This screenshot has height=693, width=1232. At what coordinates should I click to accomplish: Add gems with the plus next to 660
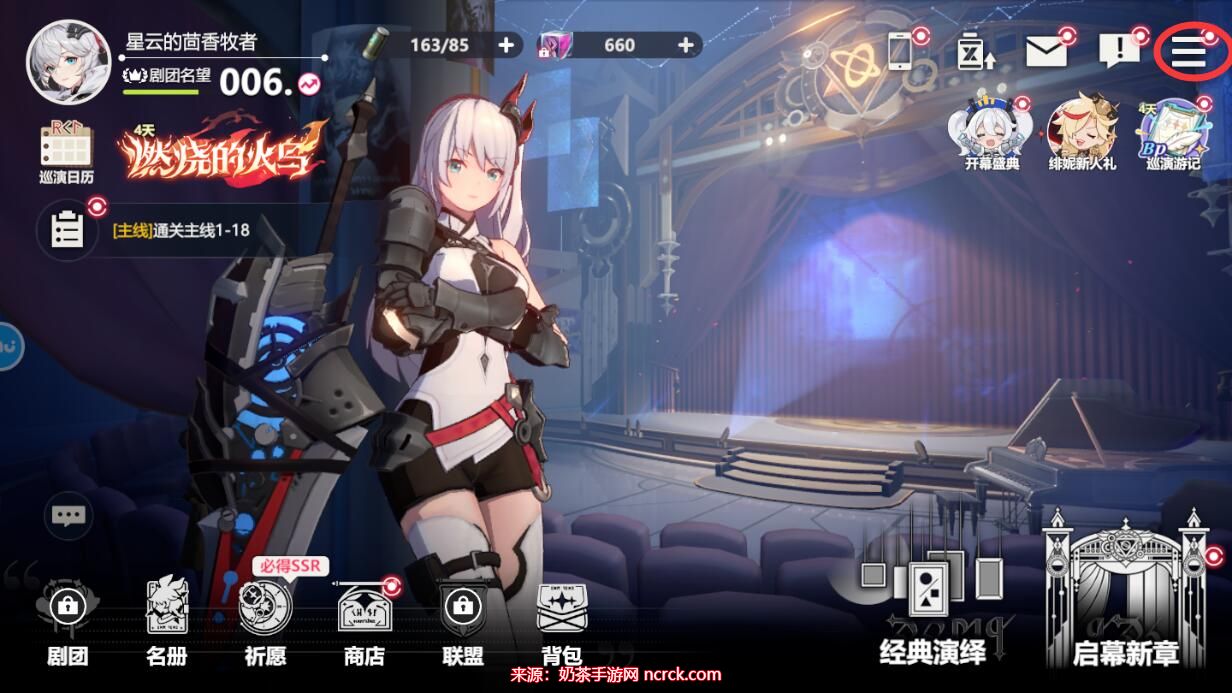pyautogui.click(x=686, y=45)
